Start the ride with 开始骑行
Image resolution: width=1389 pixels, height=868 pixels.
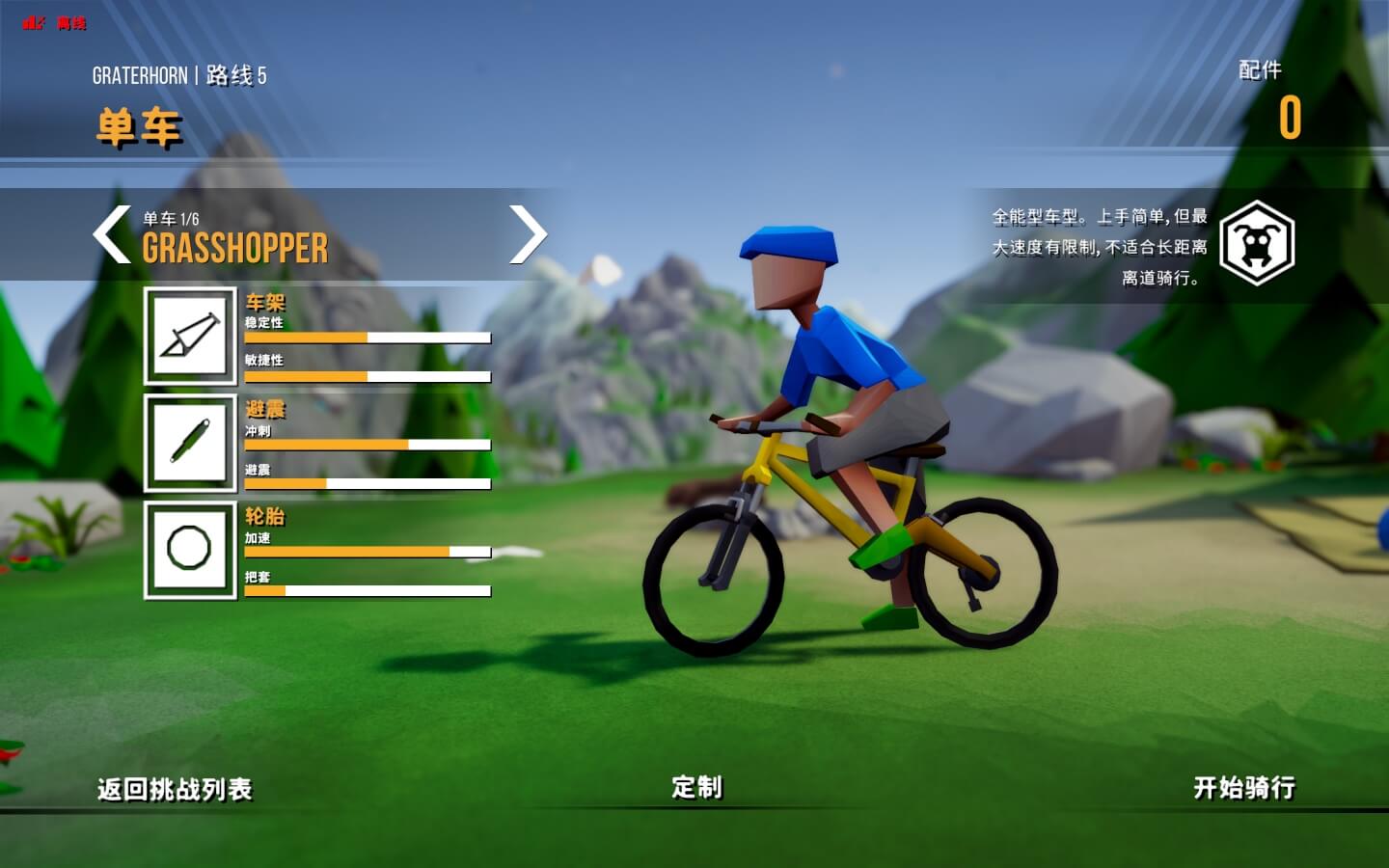[1244, 787]
